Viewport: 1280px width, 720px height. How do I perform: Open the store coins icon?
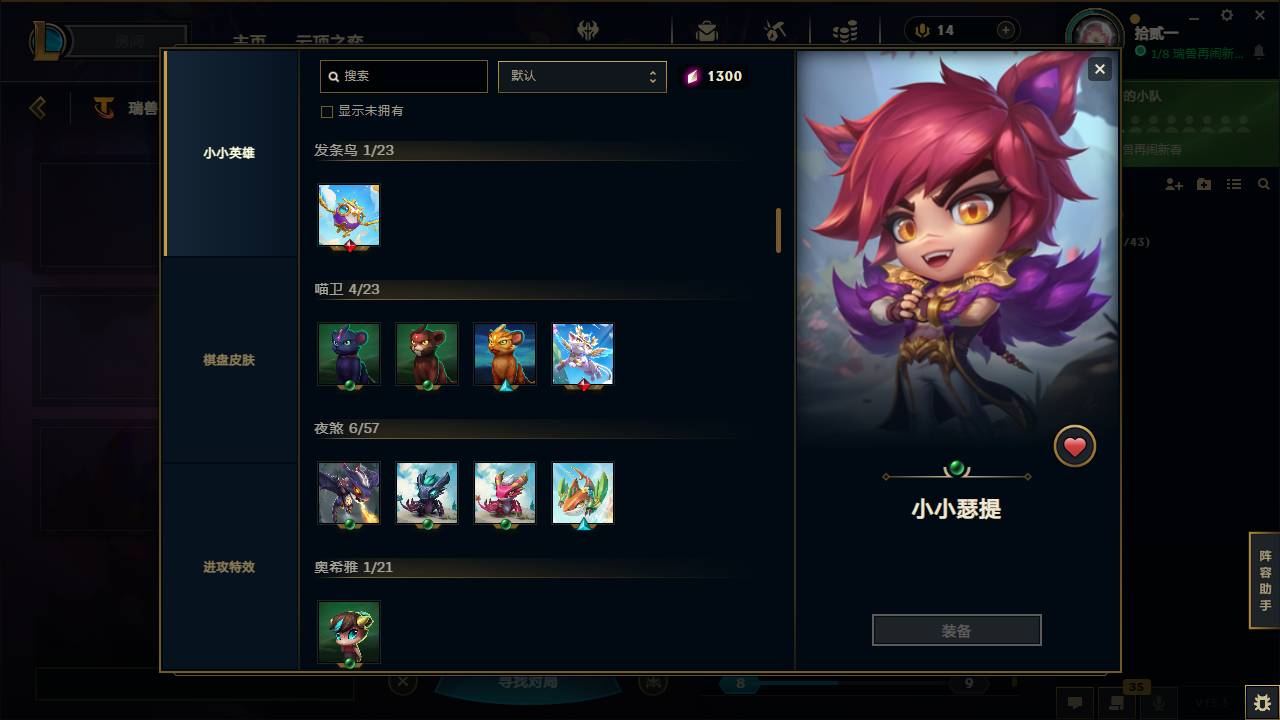(x=845, y=30)
